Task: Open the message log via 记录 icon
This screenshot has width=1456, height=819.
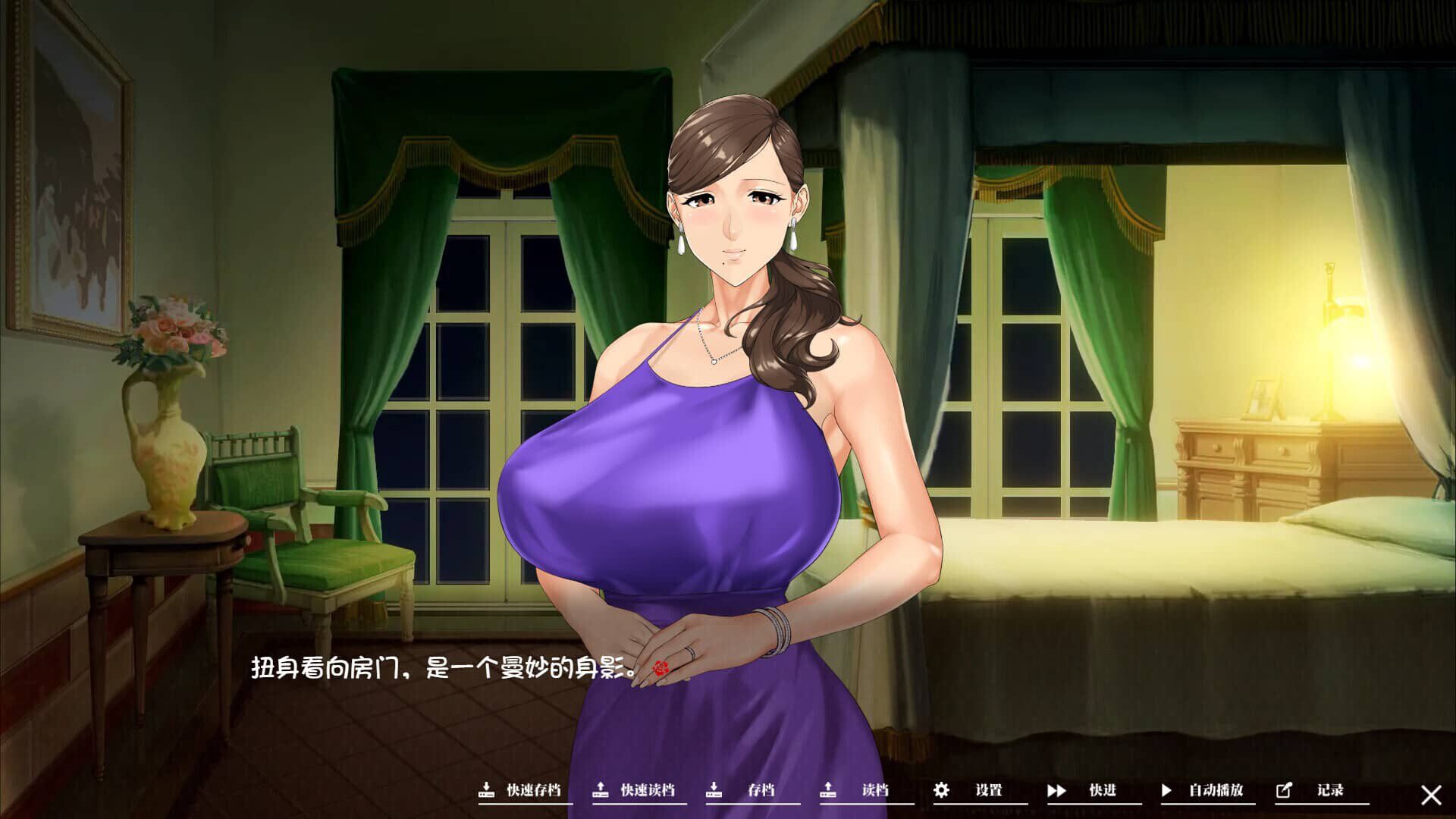Action: pos(1283,789)
